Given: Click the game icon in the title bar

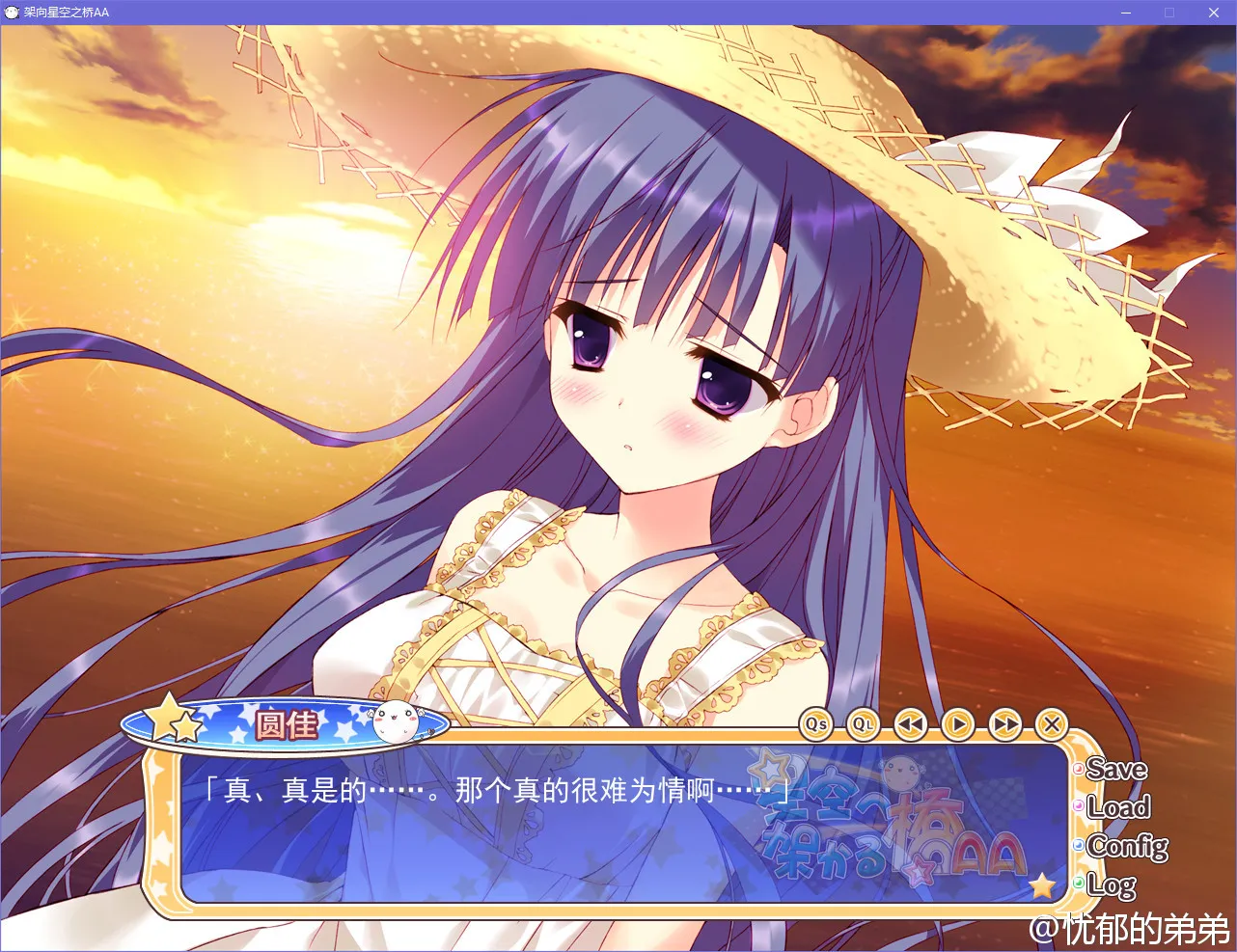Looking at the screenshot, I should click(11, 13).
